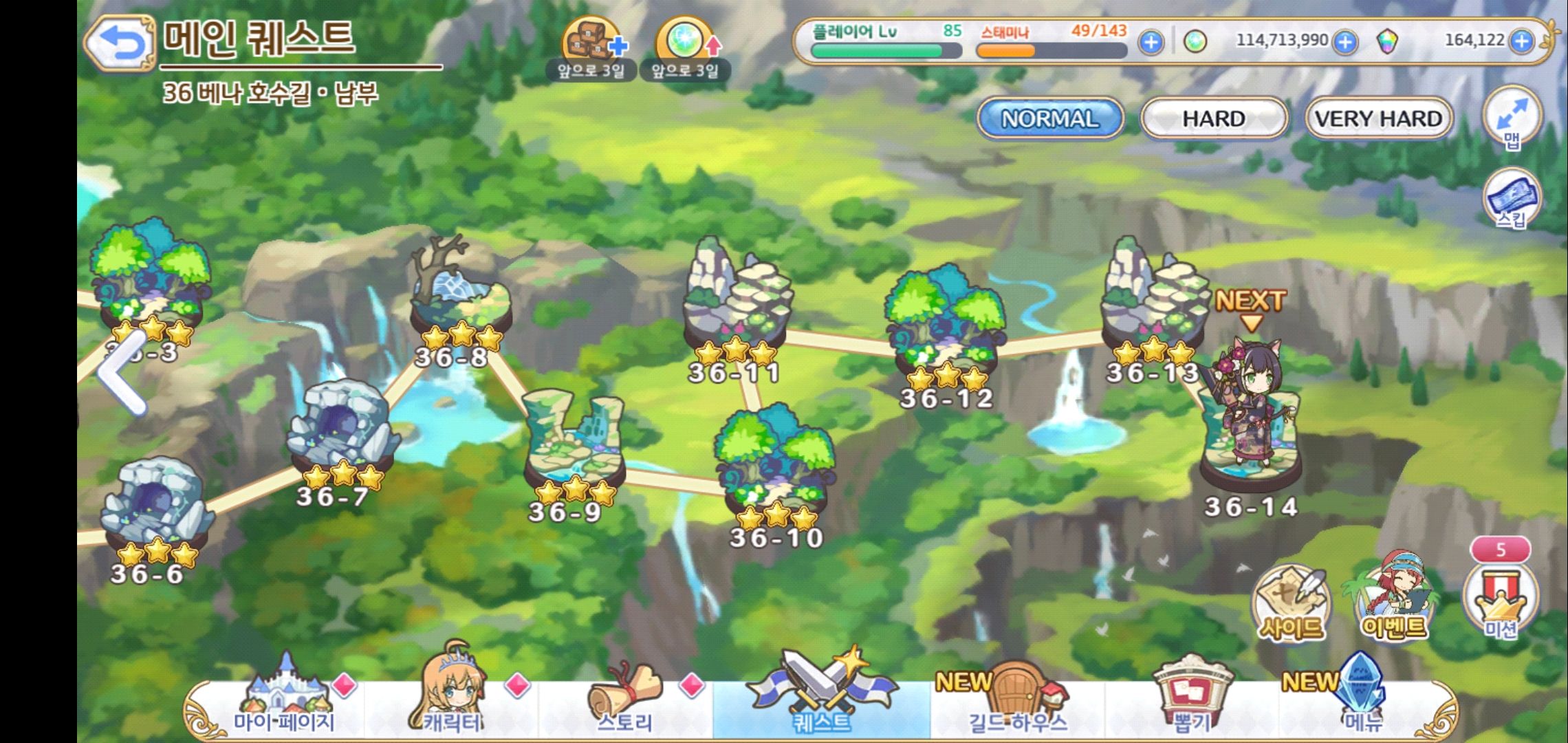Open the 스토리 story menu
Viewport: 1568px width, 743px height.
point(624,702)
